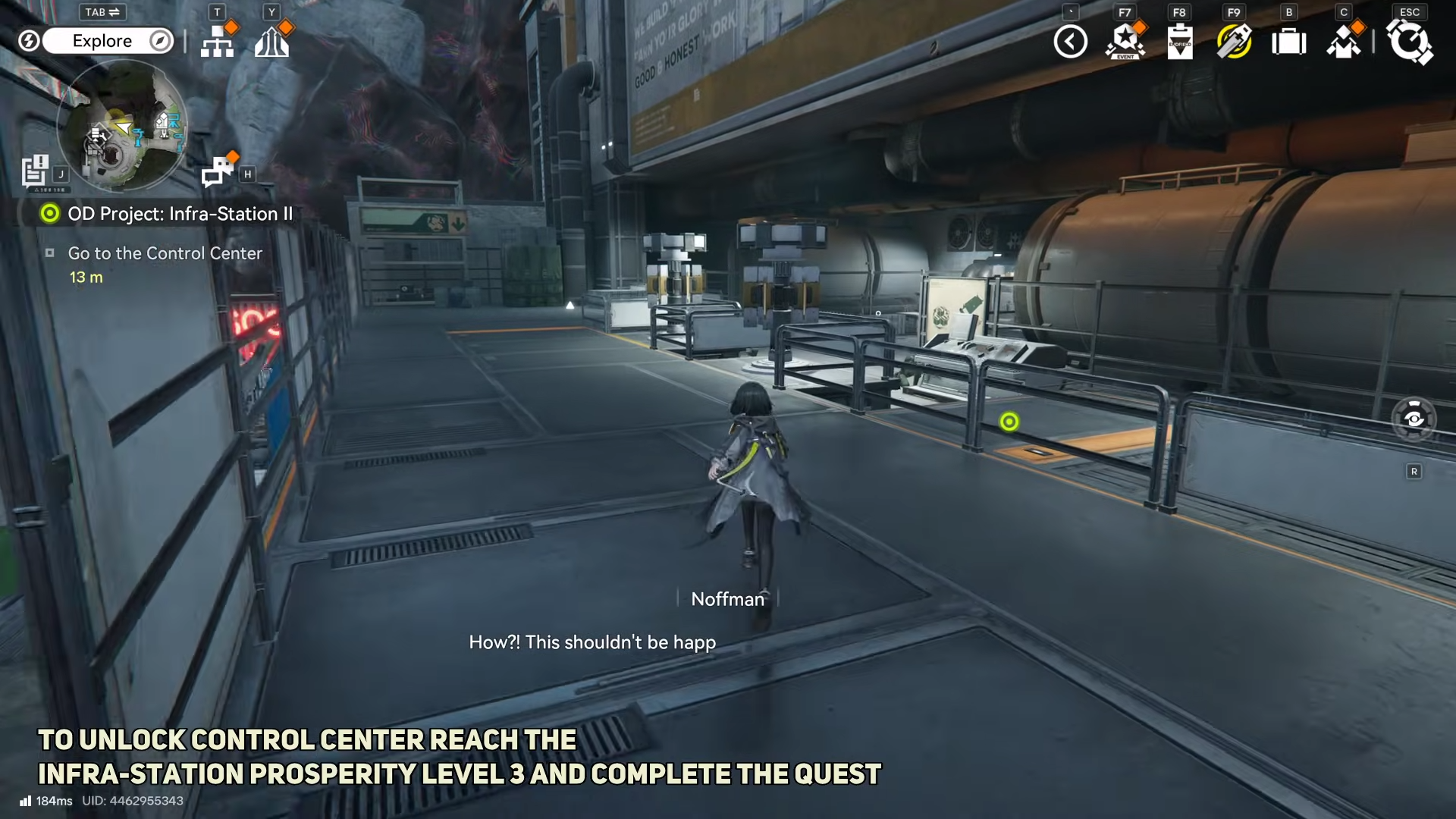Click the camera eye icon on right edge
The image size is (1456, 819).
[1414, 419]
